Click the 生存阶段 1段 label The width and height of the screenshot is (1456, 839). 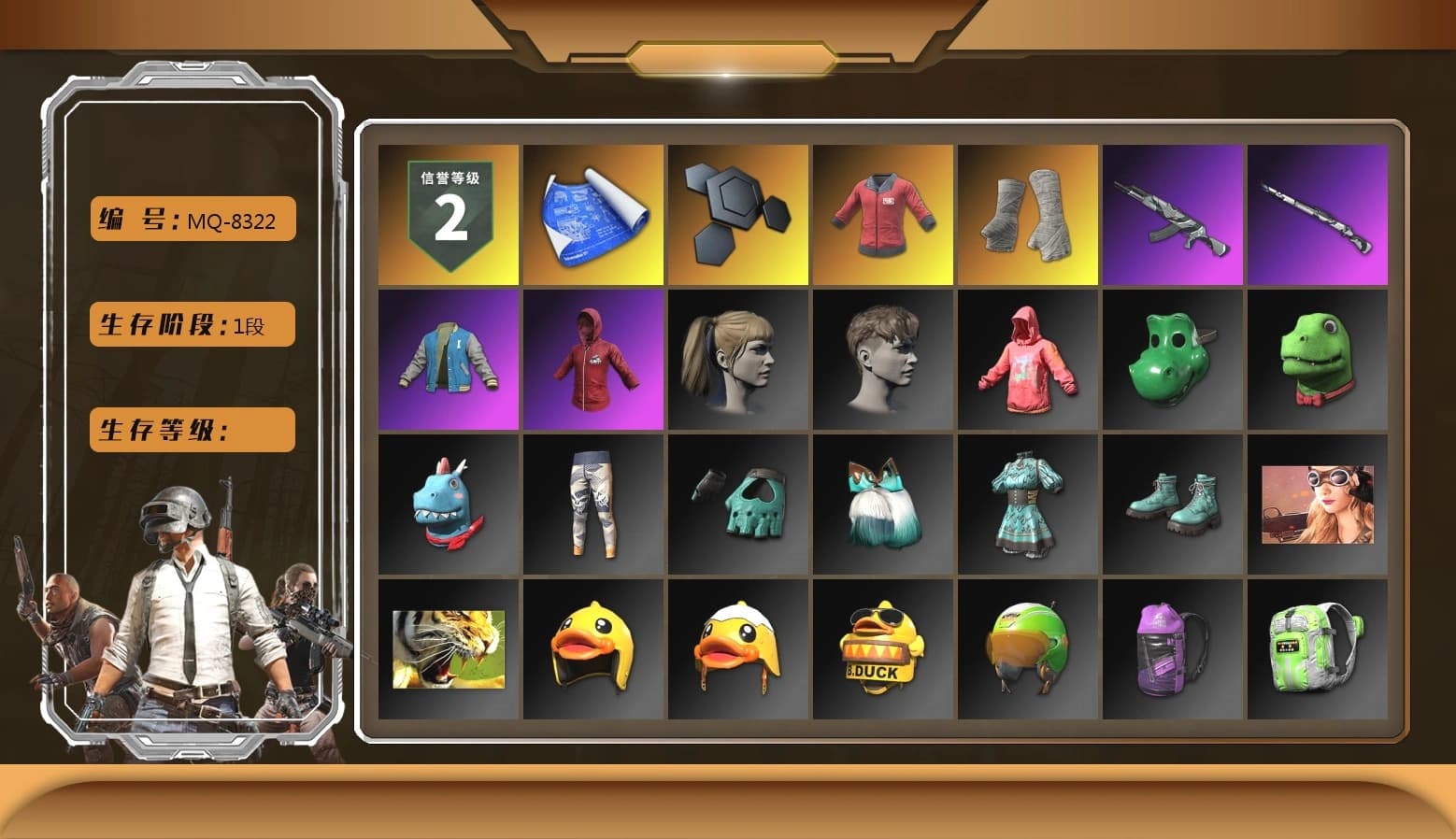pyautogui.click(x=191, y=324)
